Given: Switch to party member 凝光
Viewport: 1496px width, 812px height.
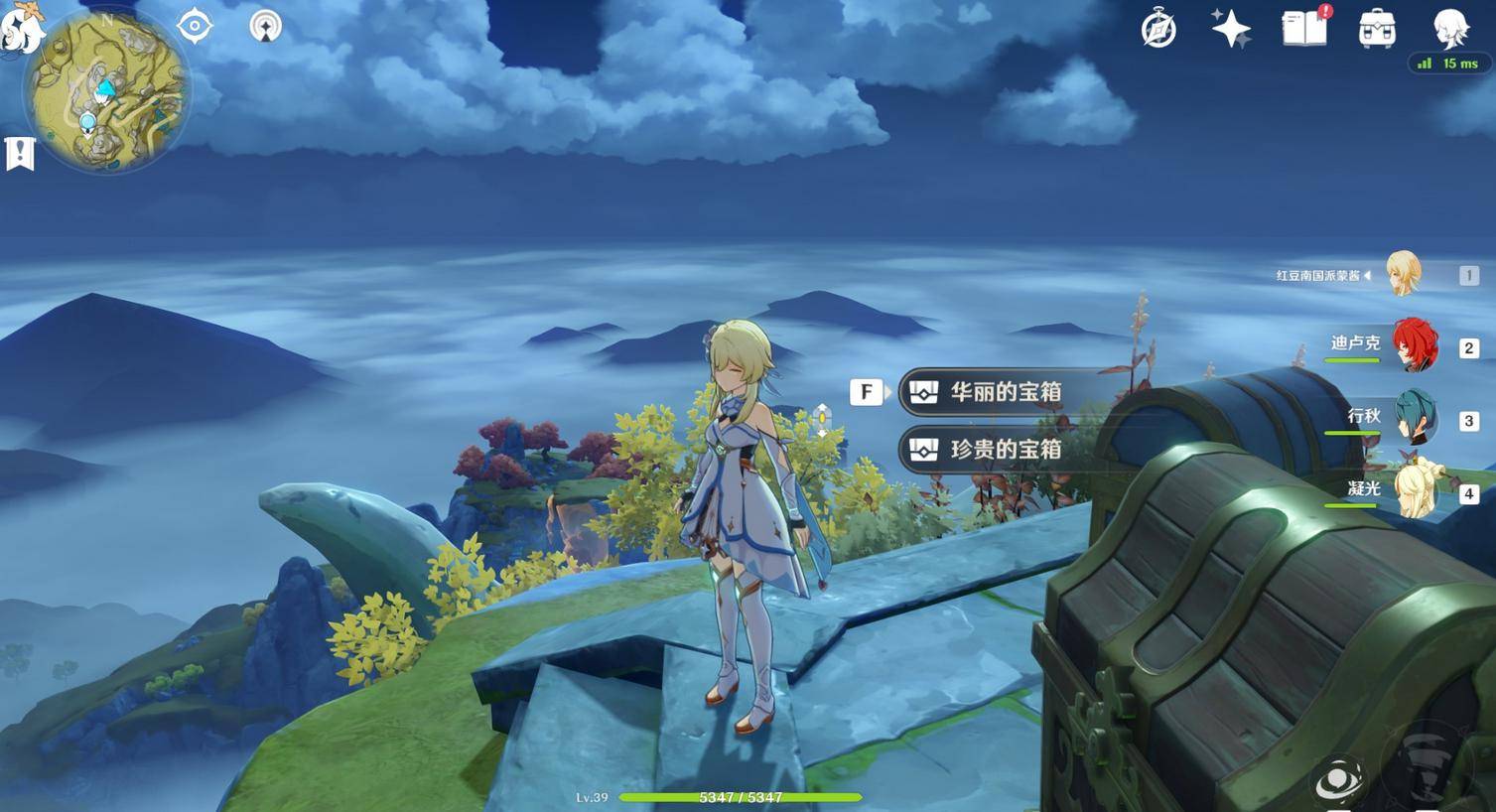Looking at the screenshot, I should click(x=1414, y=490).
